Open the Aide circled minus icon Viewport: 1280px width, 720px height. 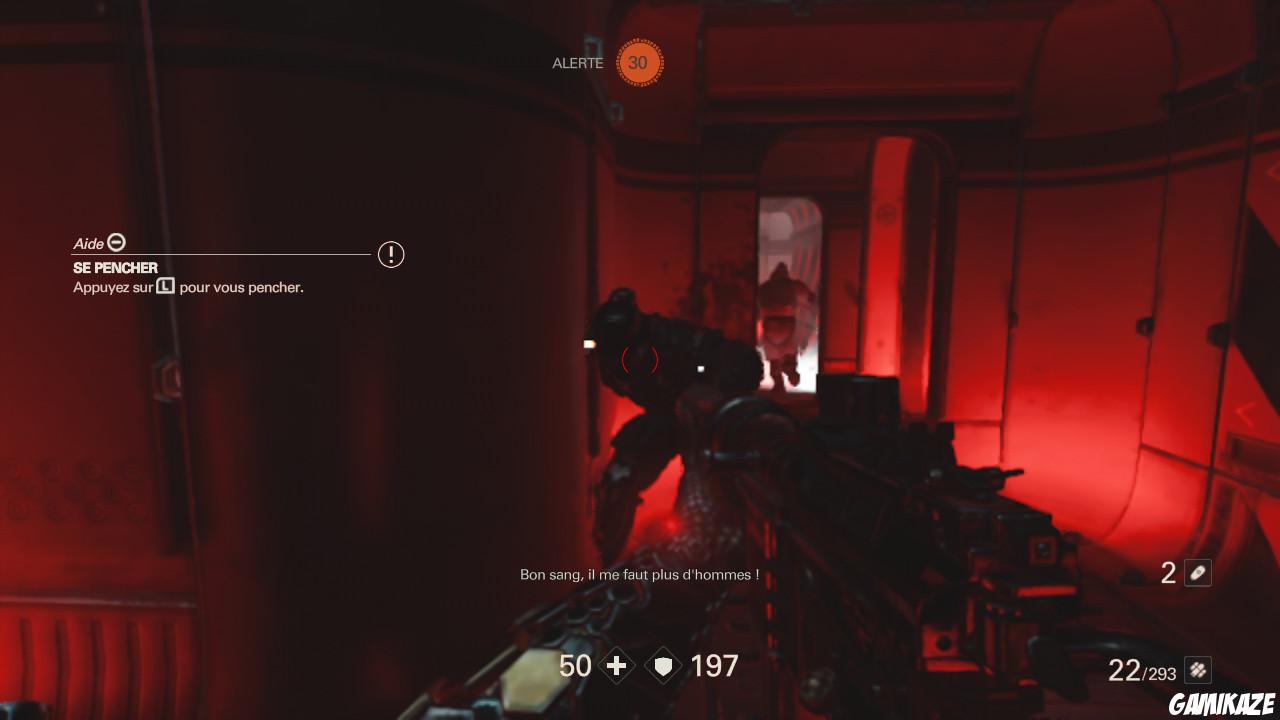116,243
